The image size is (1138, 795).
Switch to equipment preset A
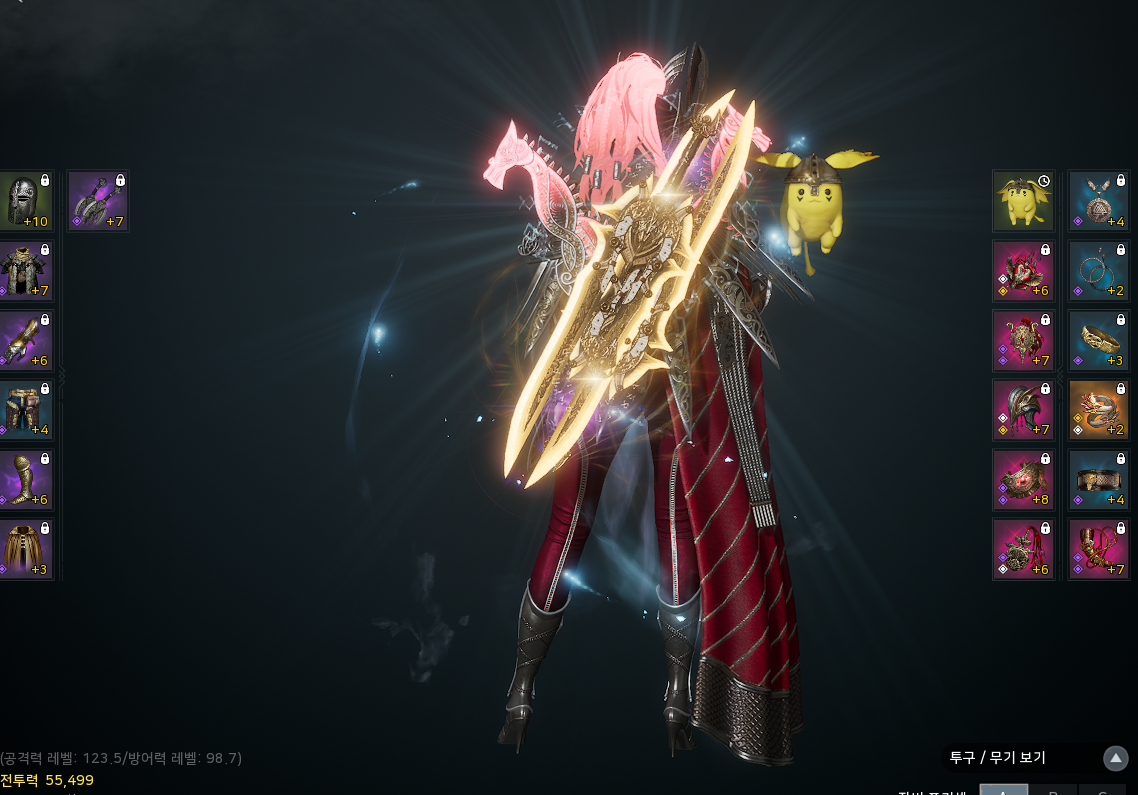pyautogui.click(x=1003, y=789)
